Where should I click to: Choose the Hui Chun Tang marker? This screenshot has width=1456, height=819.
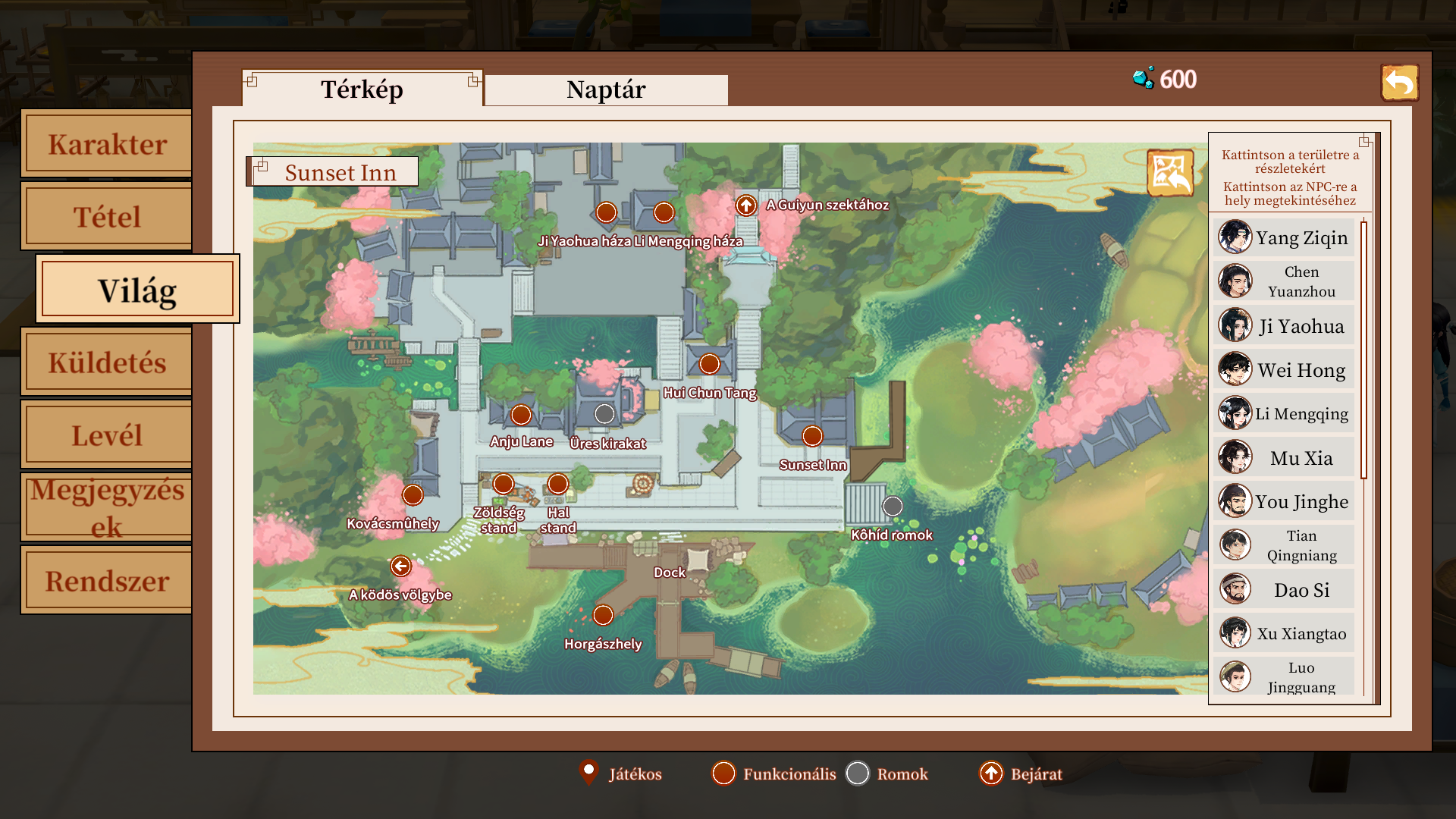tap(709, 364)
